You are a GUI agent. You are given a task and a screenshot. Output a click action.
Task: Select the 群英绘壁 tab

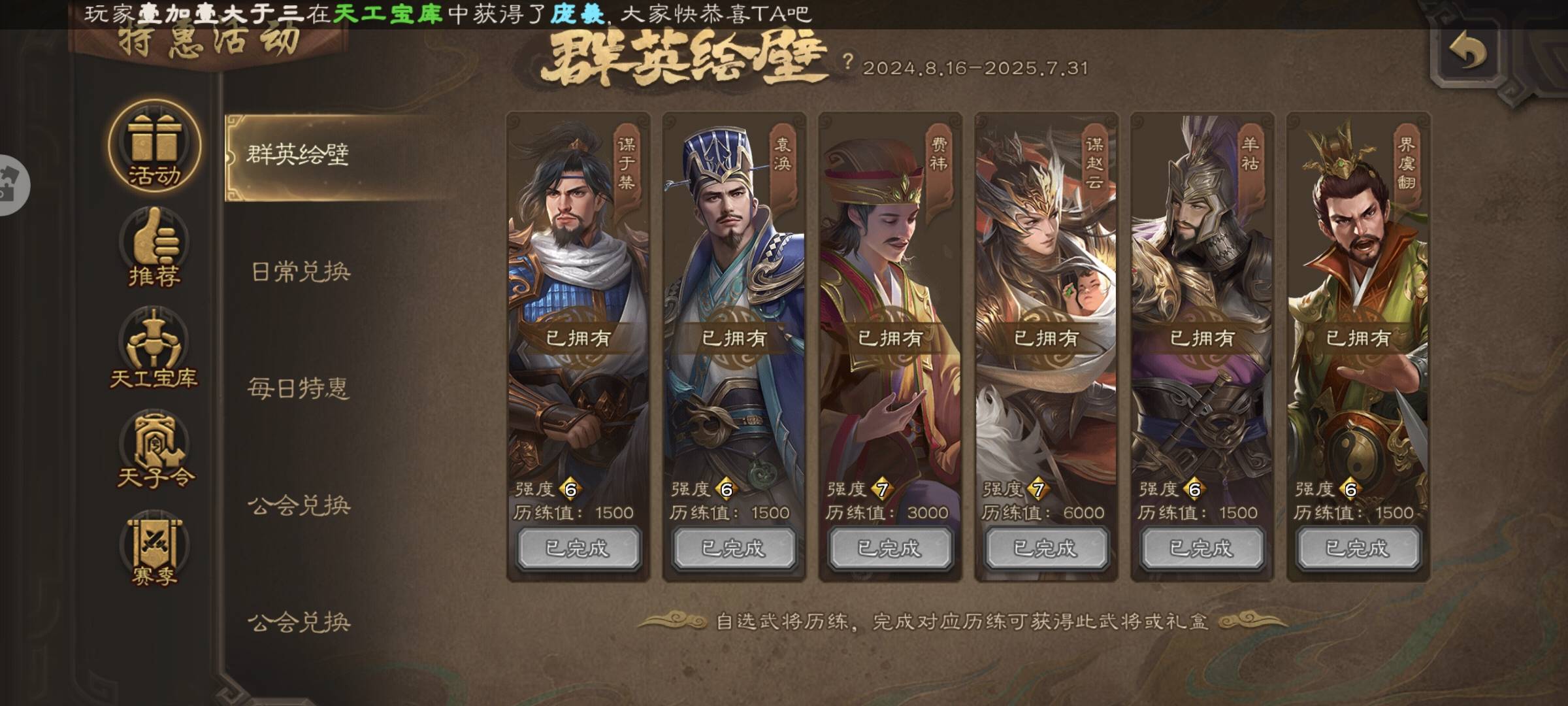(298, 156)
